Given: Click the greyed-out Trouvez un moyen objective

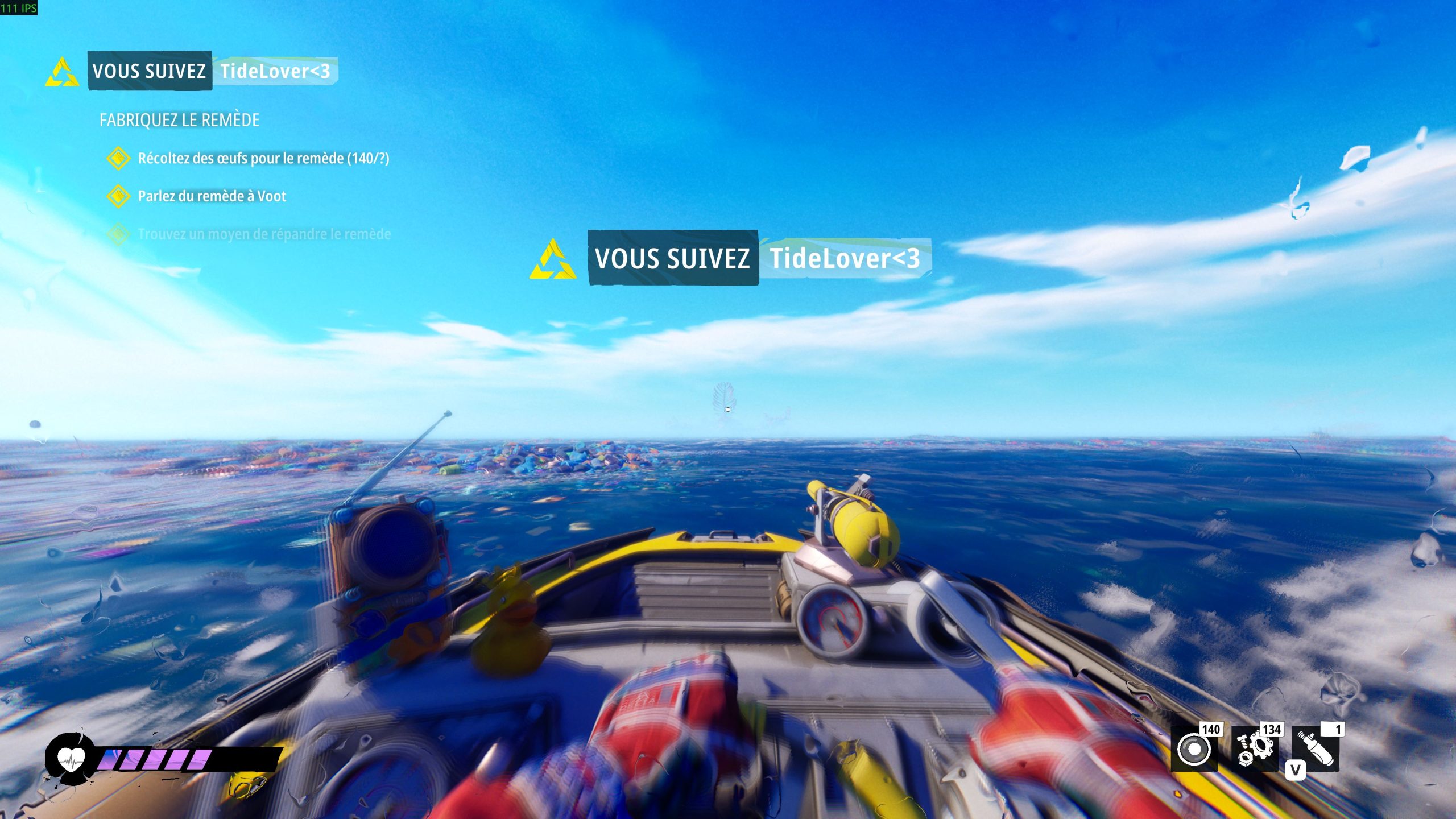Looking at the screenshot, I should pyautogui.click(x=264, y=234).
